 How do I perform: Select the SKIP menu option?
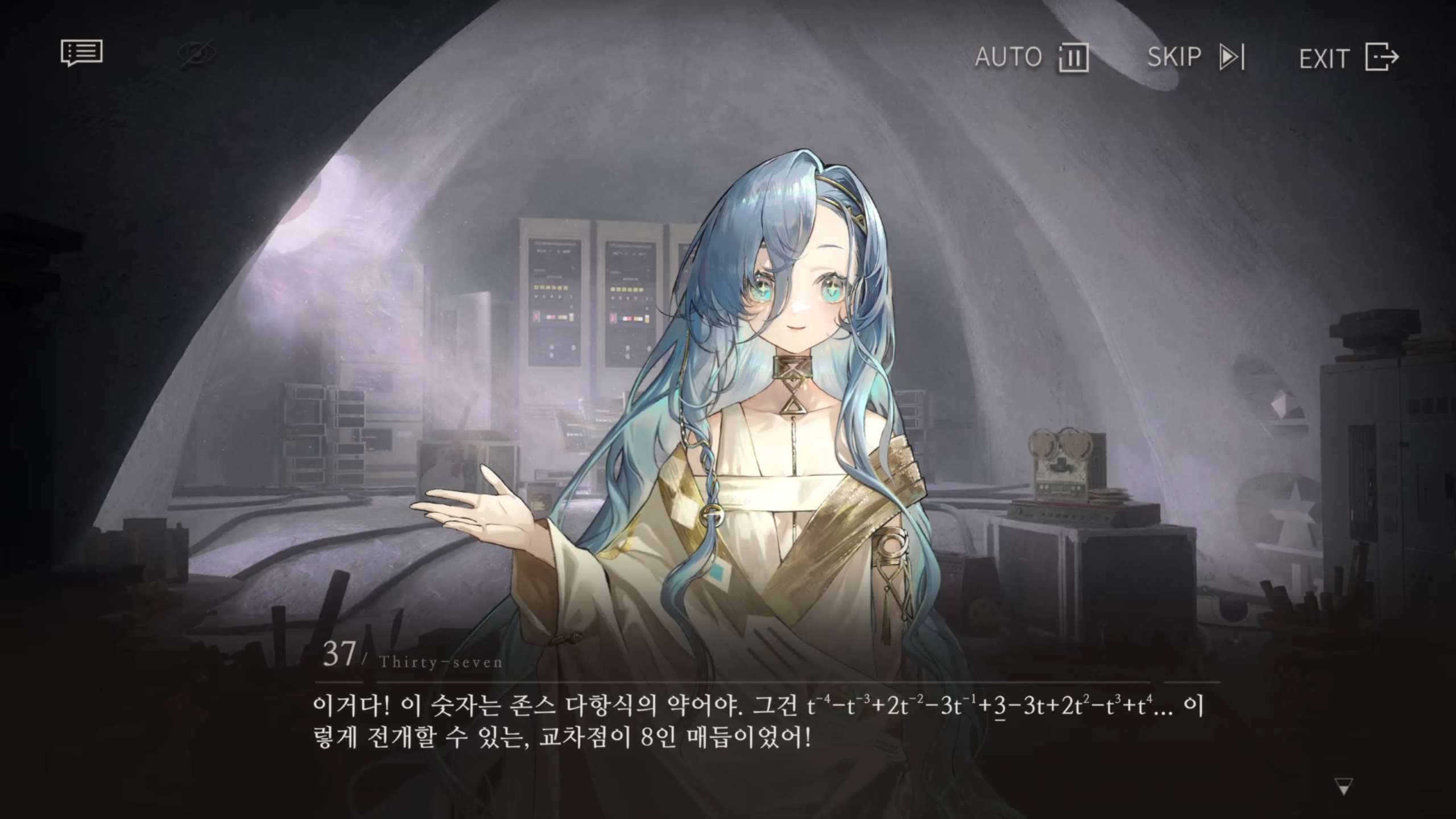click(1174, 56)
